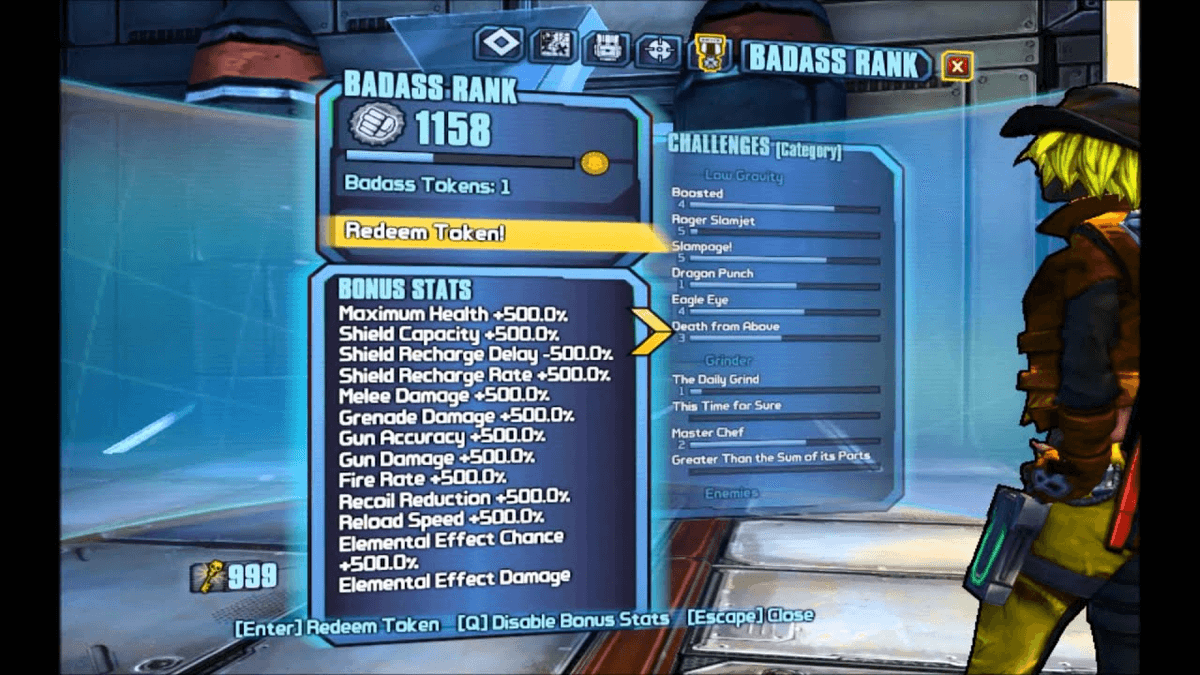The image size is (1200, 675).
Task: Switch to the map tab
Action: pos(553,45)
